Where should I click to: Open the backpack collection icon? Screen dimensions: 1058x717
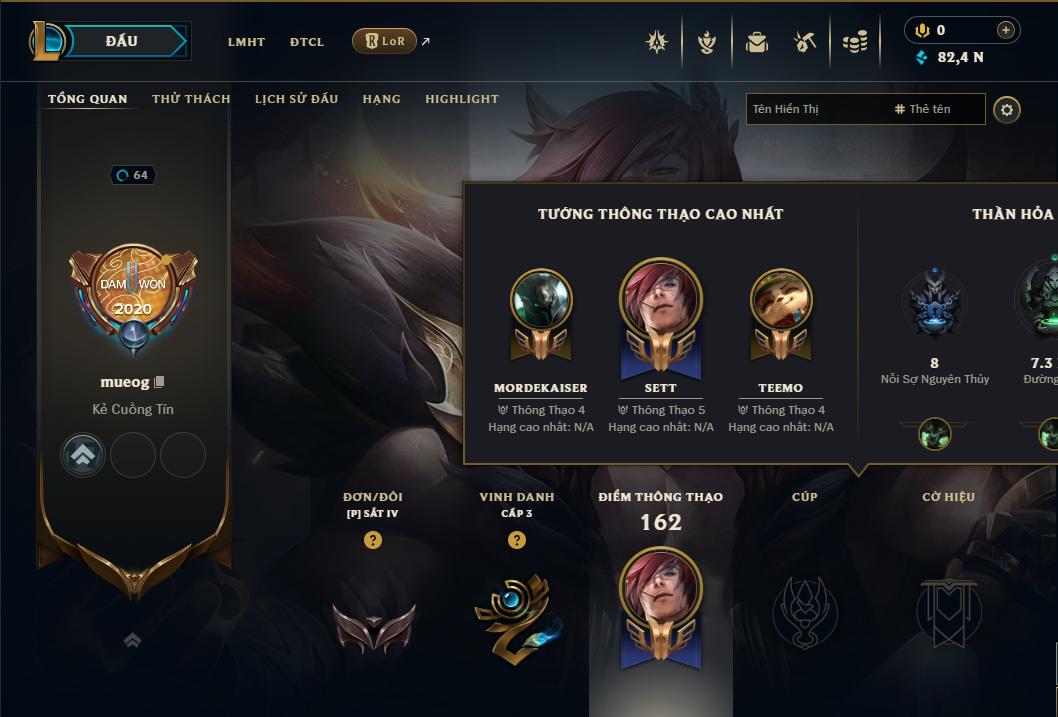coord(756,42)
